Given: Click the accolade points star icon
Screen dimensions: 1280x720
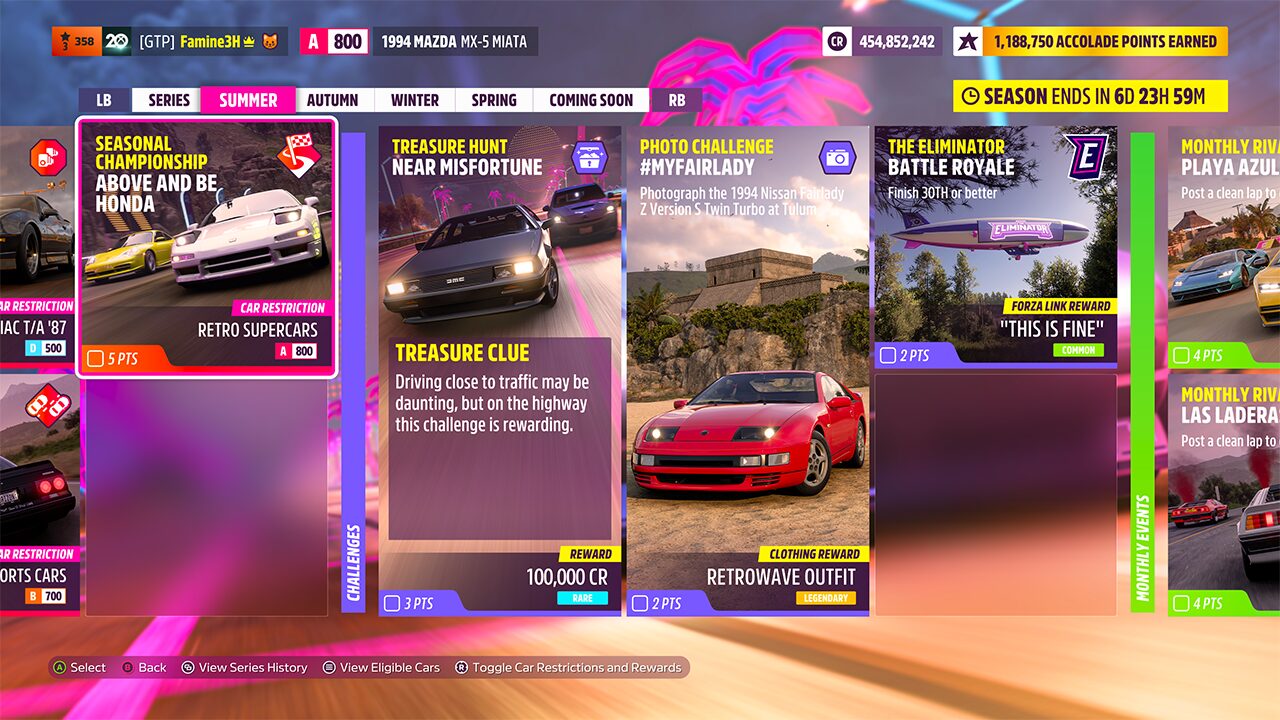Looking at the screenshot, I should click(x=966, y=41).
